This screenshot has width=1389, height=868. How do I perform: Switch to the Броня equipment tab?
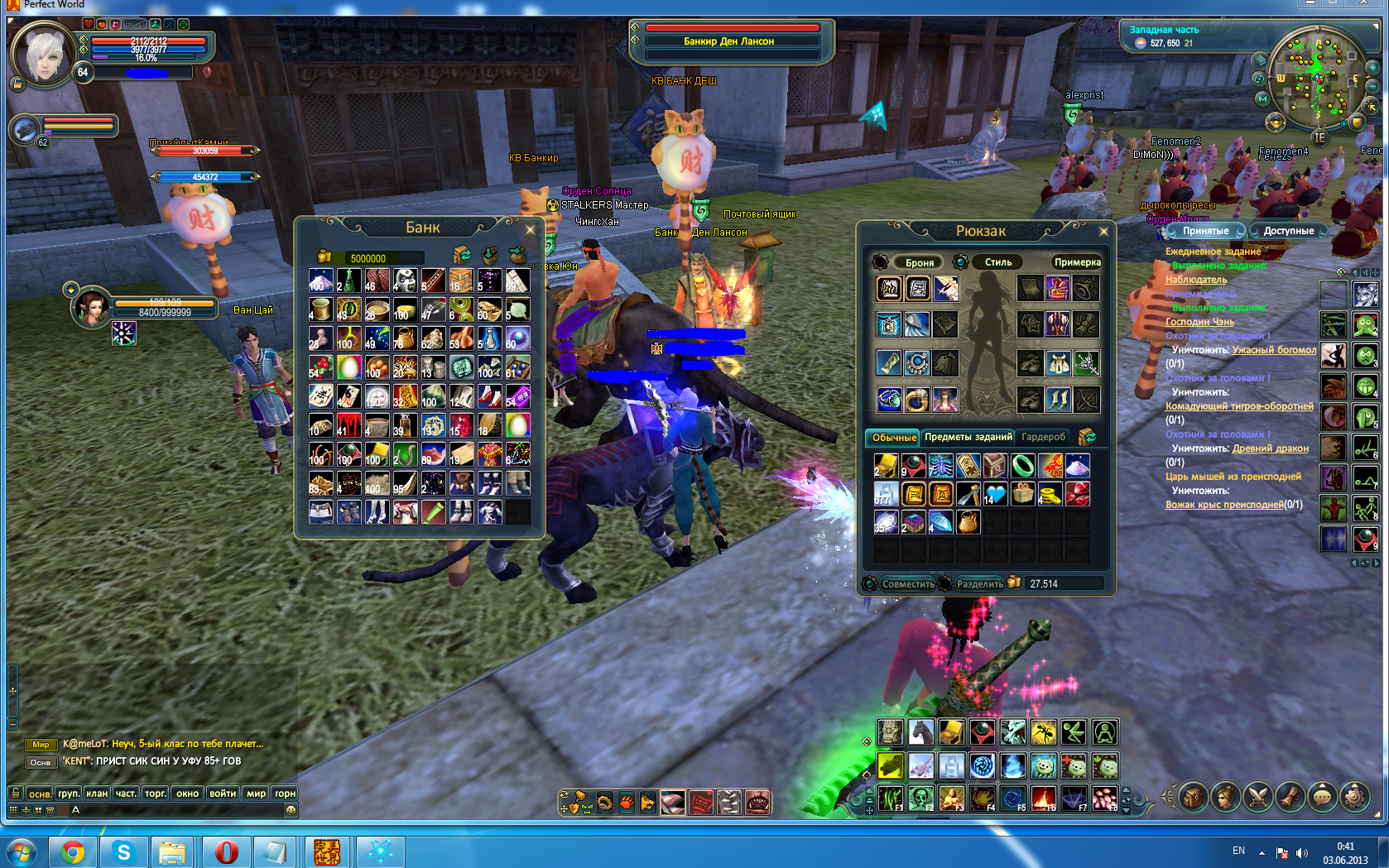919,262
